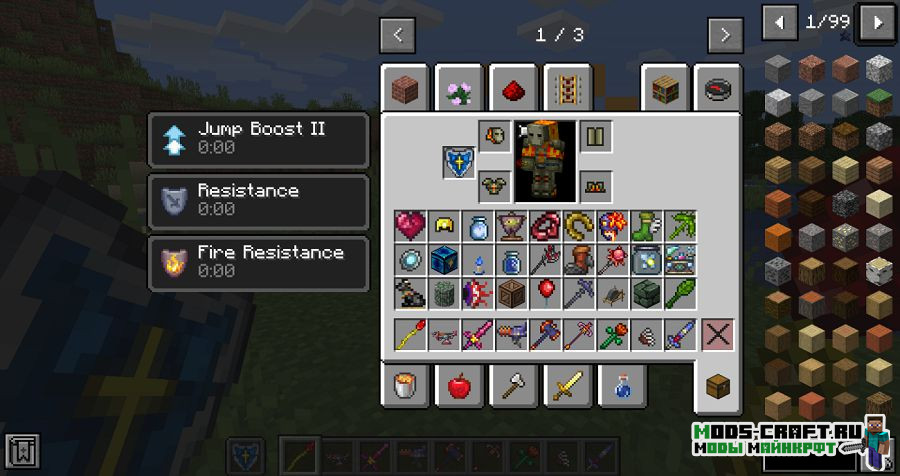The height and width of the screenshot is (476, 900).
Task: Go to next page of item list
Action: click(877, 22)
